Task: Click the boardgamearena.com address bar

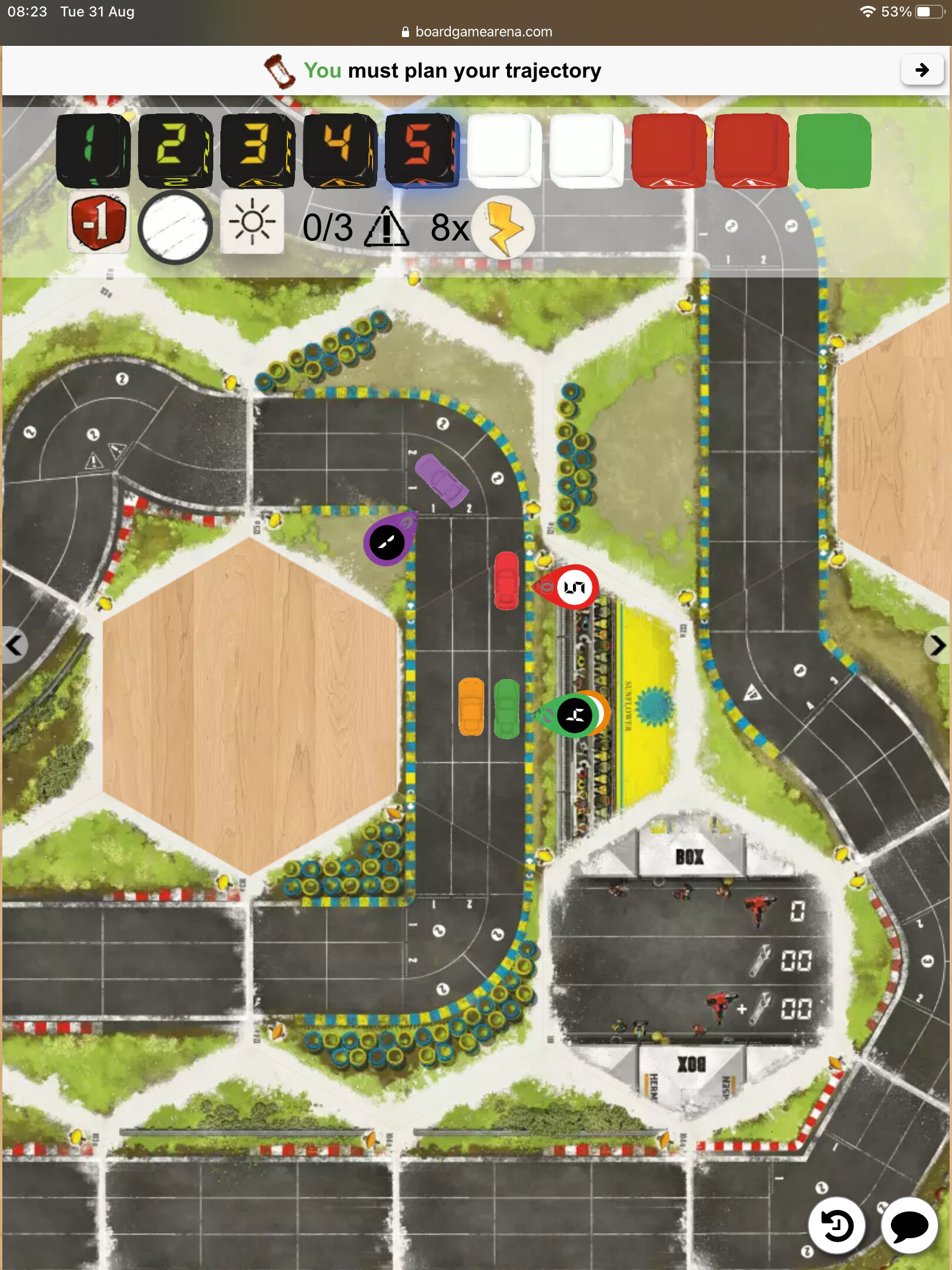Action: coord(476,32)
